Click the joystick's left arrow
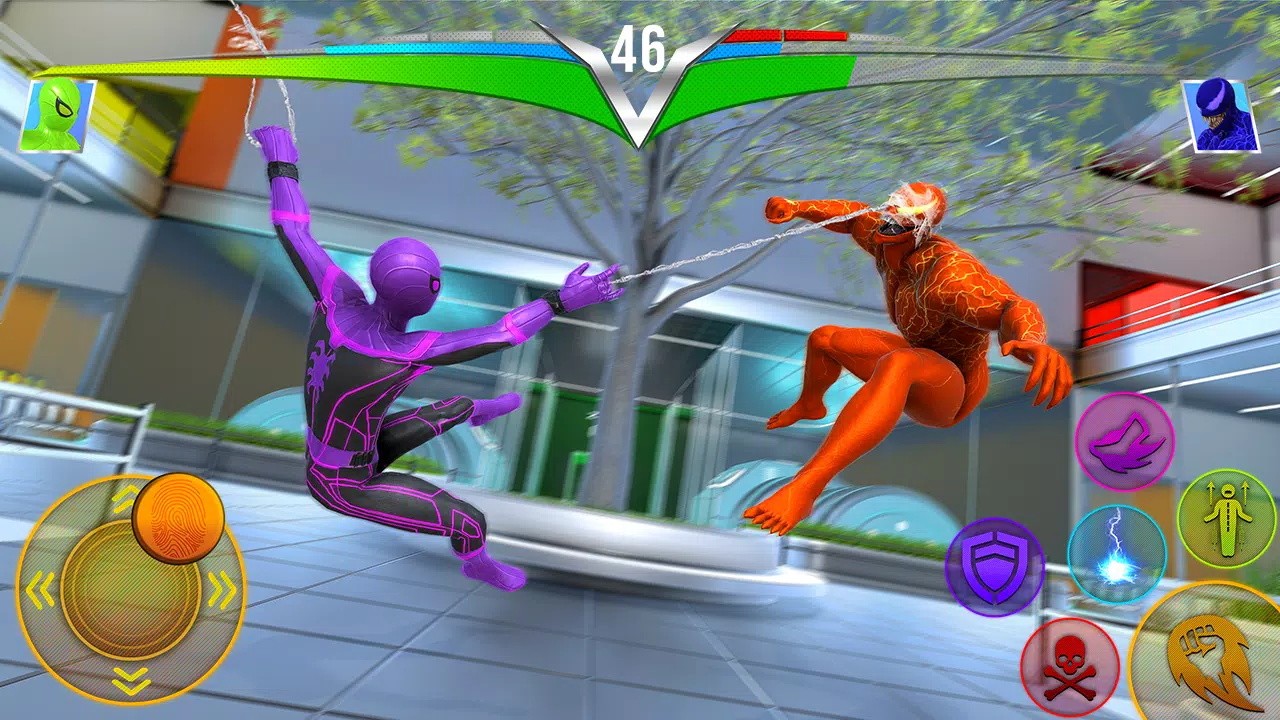Viewport: 1280px width, 720px height. 41,591
